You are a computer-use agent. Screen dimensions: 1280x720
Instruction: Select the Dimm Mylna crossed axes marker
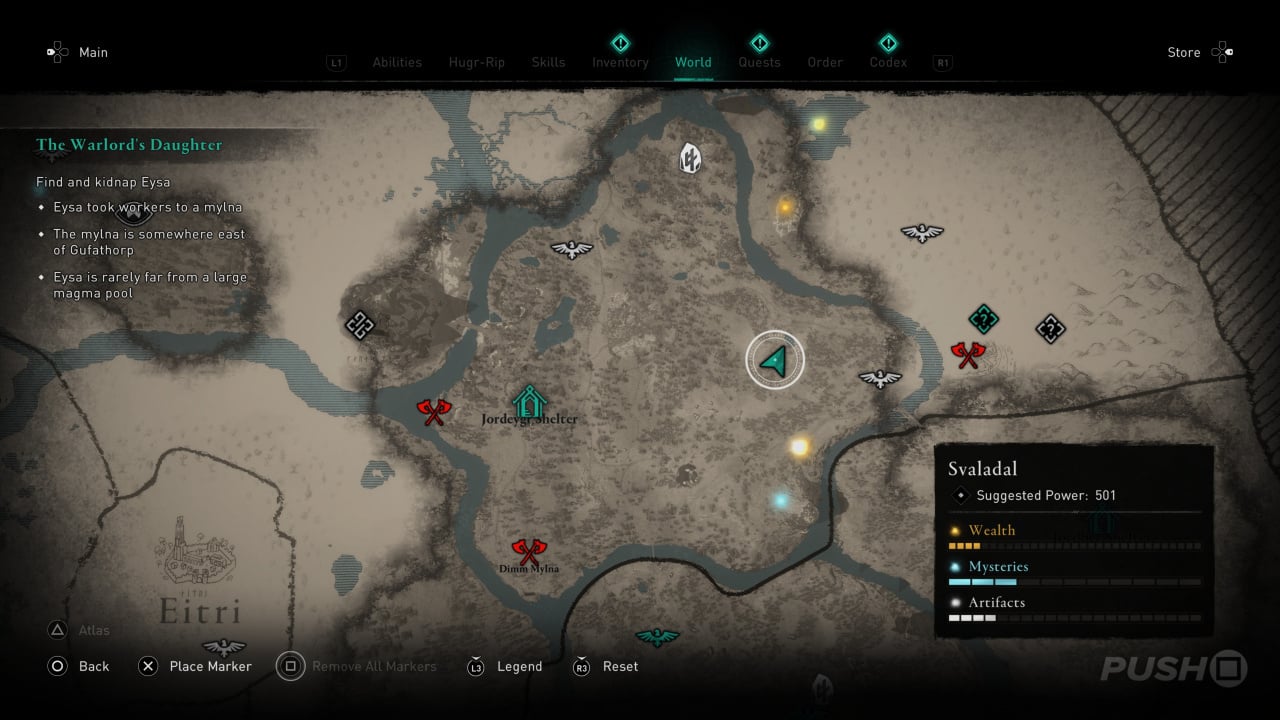click(x=528, y=551)
